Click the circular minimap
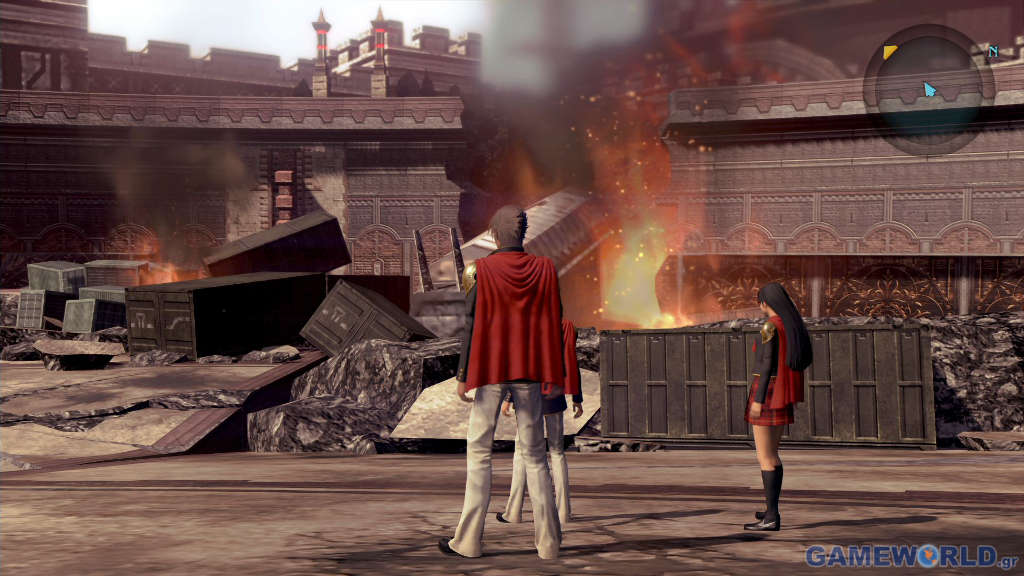The image size is (1024, 576). pyautogui.click(x=928, y=90)
